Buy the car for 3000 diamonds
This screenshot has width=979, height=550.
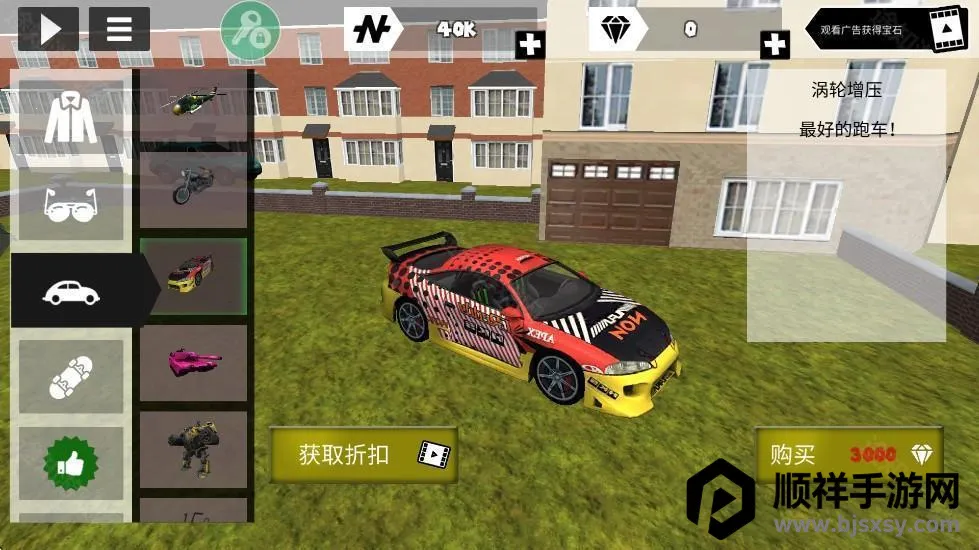click(x=848, y=455)
